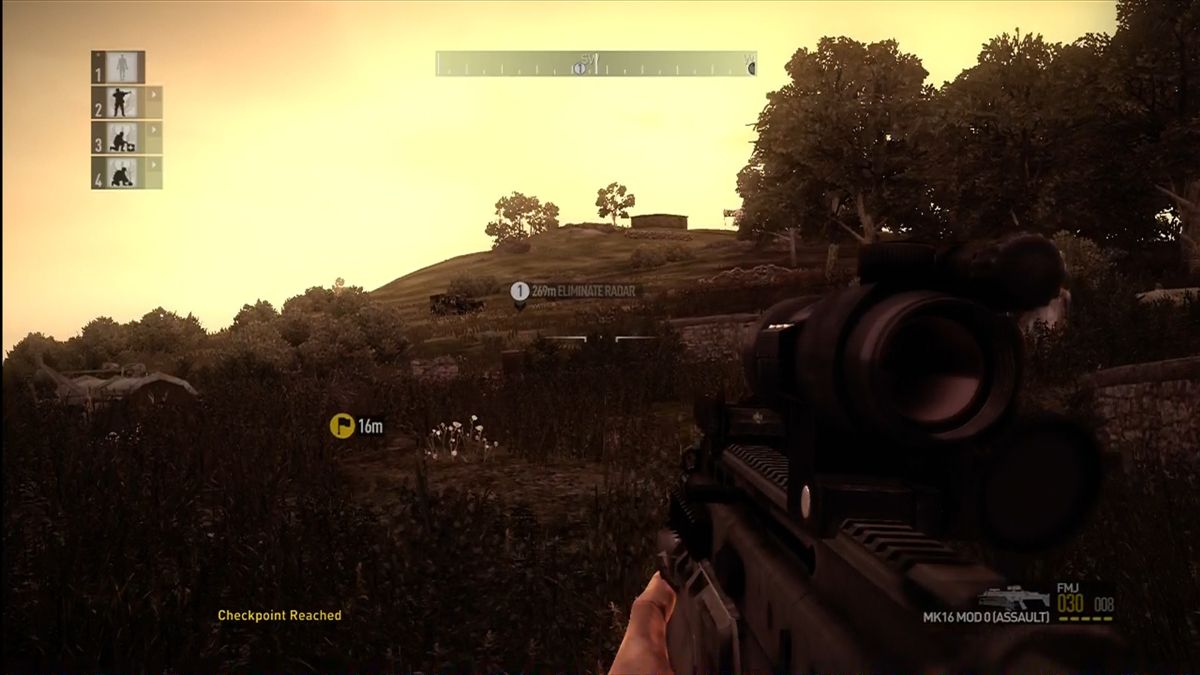This screenshot has width=1200, height=675.
Task: Select the Eliminate Radar objective marker
Action: tap(519, 292)
